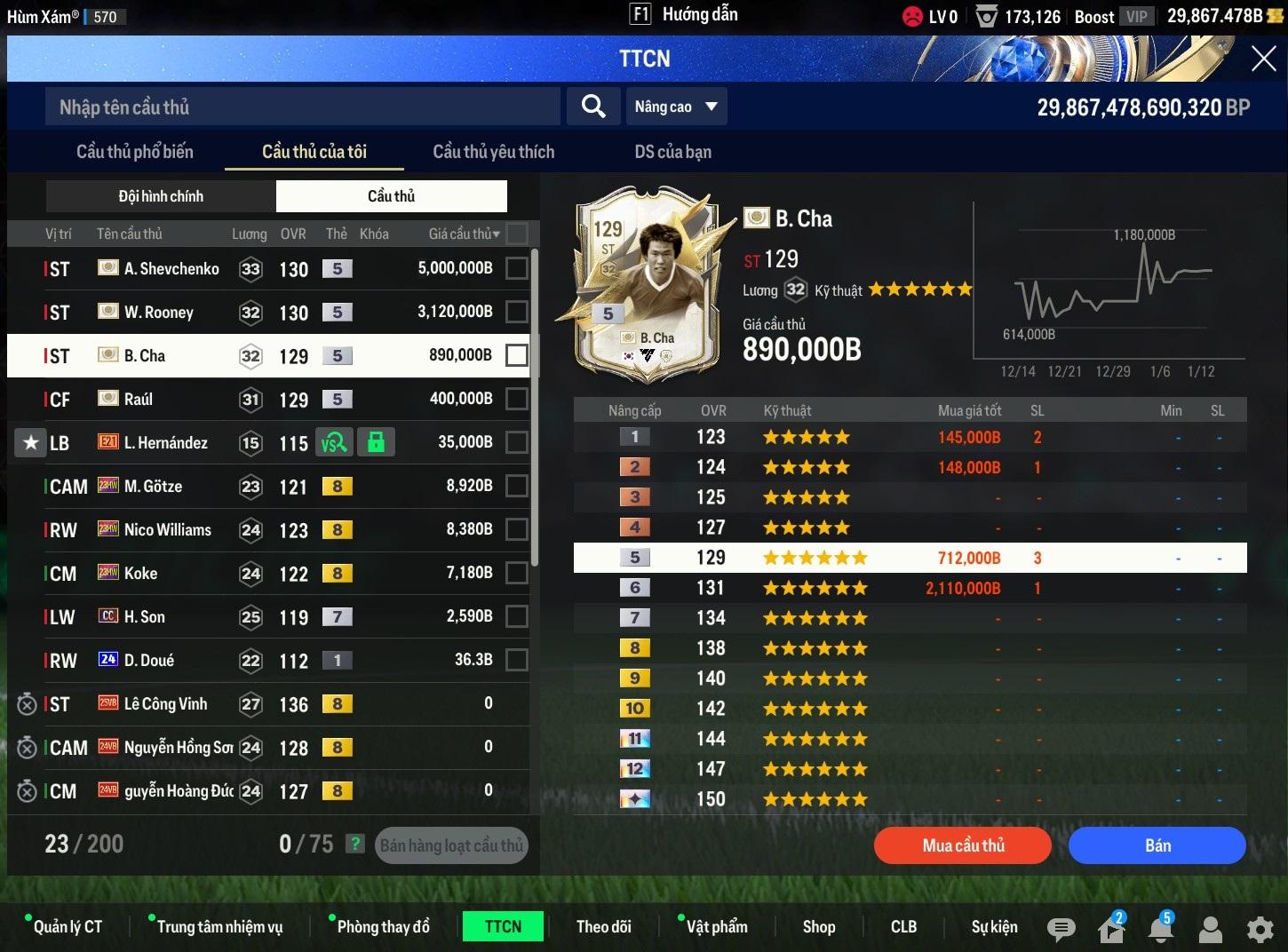The height and width of the screenshot is (952, 1288).
Task: Select the Đội hình chính sub-tab
Action: [161, 196]
